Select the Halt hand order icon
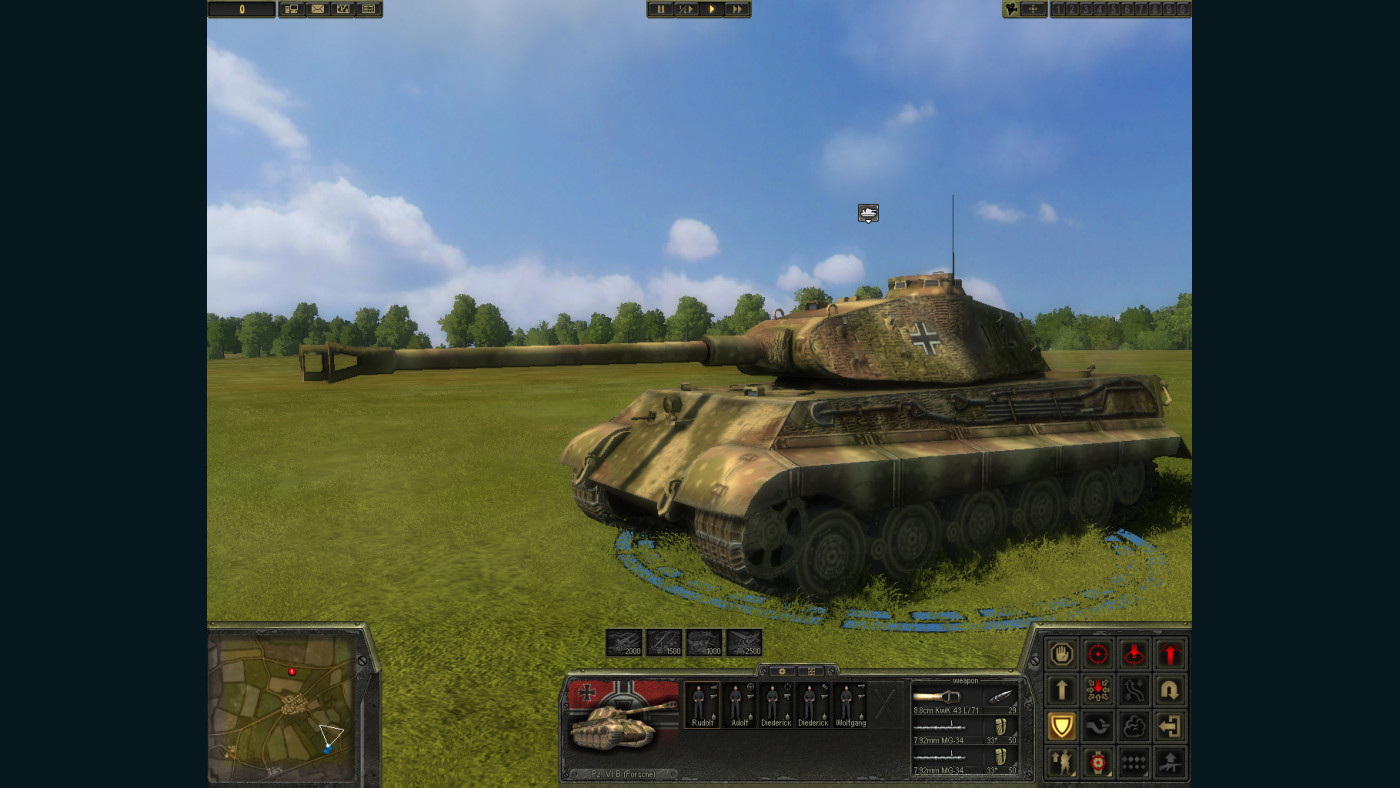This screenshot has height=788, width=1400. pos(1061,654)
